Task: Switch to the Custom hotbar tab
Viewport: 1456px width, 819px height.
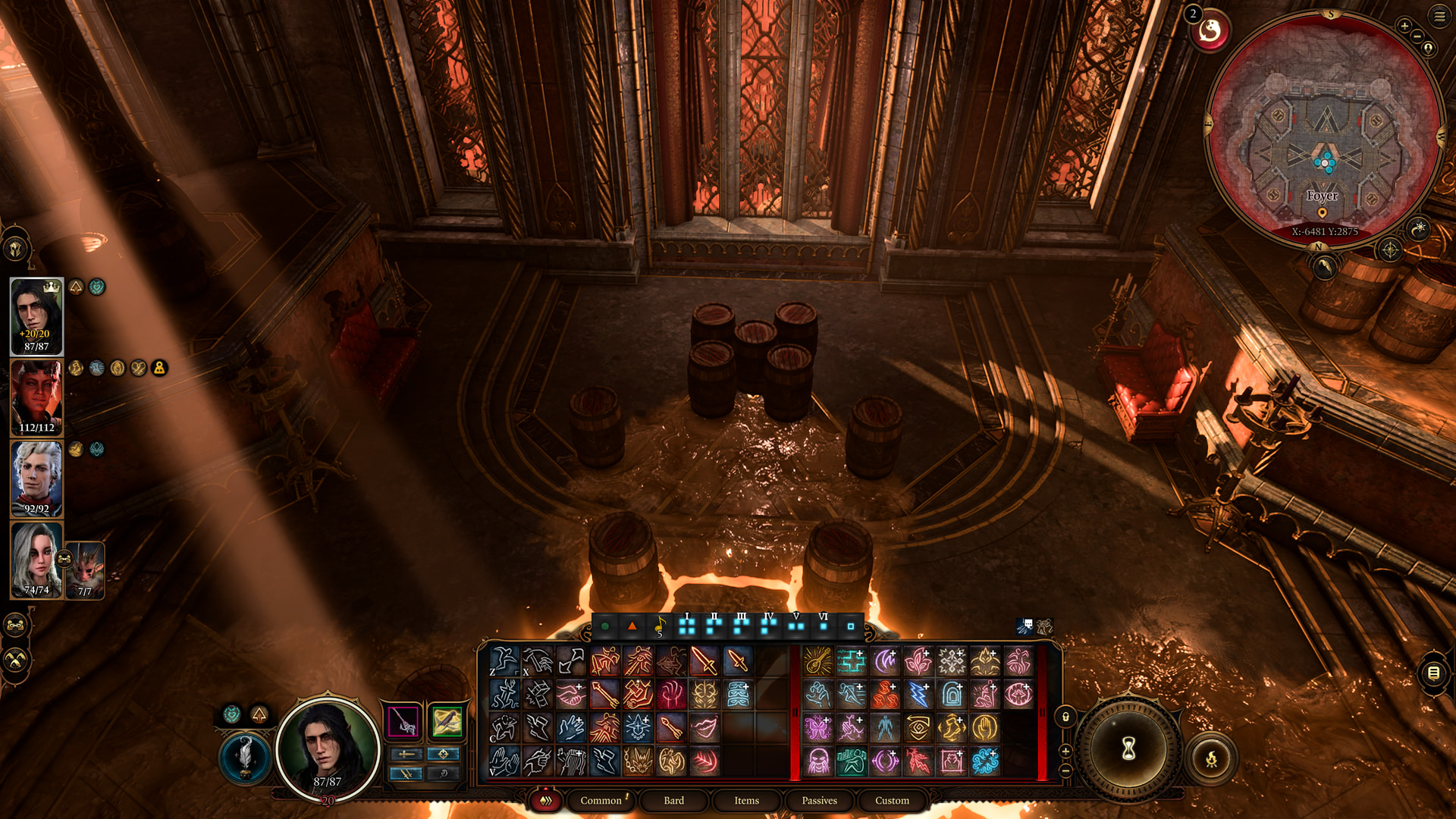Action: point(892,800)
